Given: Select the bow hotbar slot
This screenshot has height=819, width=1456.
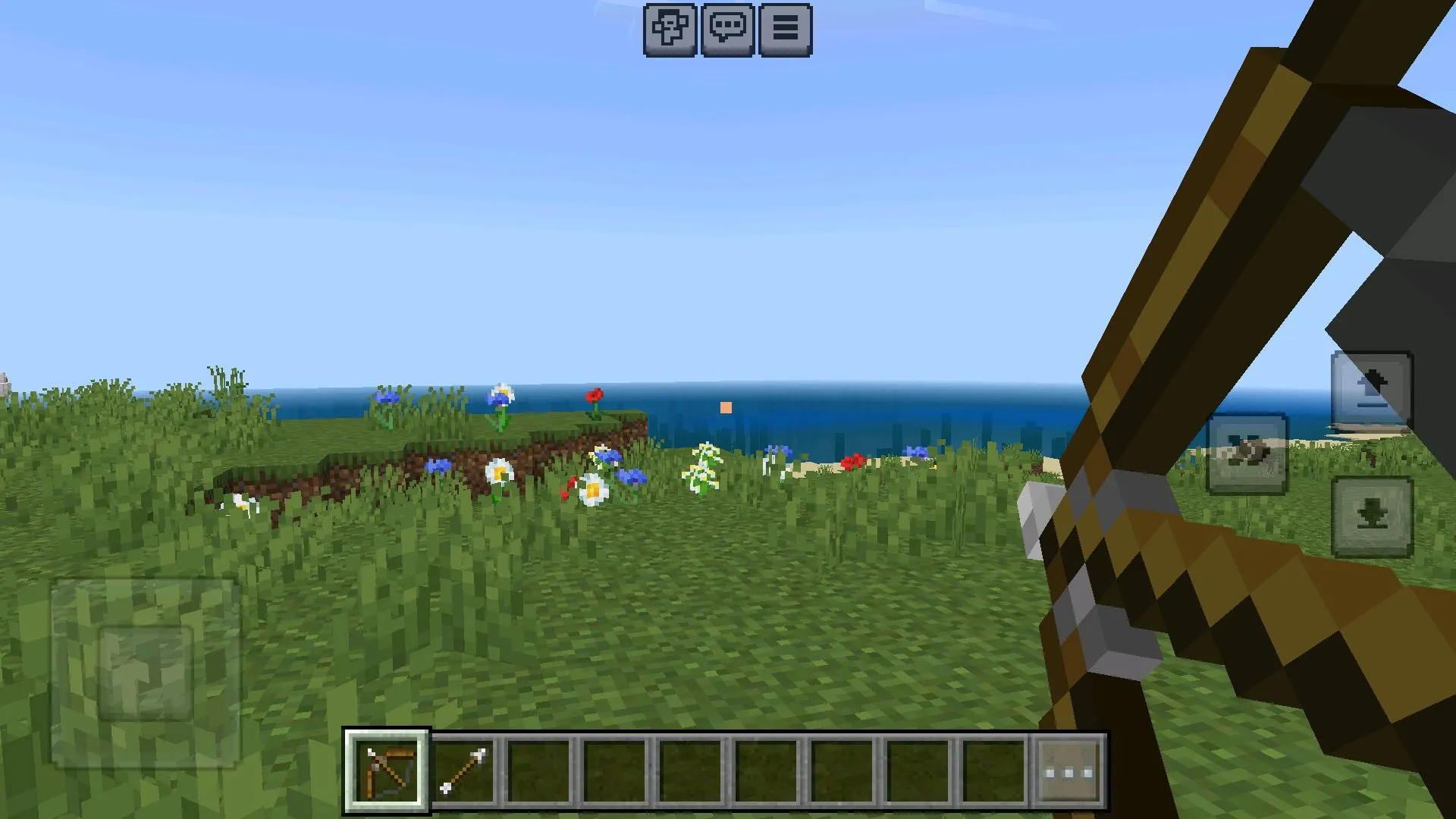Looking at the screenshot, I should (x=387, y=771).
